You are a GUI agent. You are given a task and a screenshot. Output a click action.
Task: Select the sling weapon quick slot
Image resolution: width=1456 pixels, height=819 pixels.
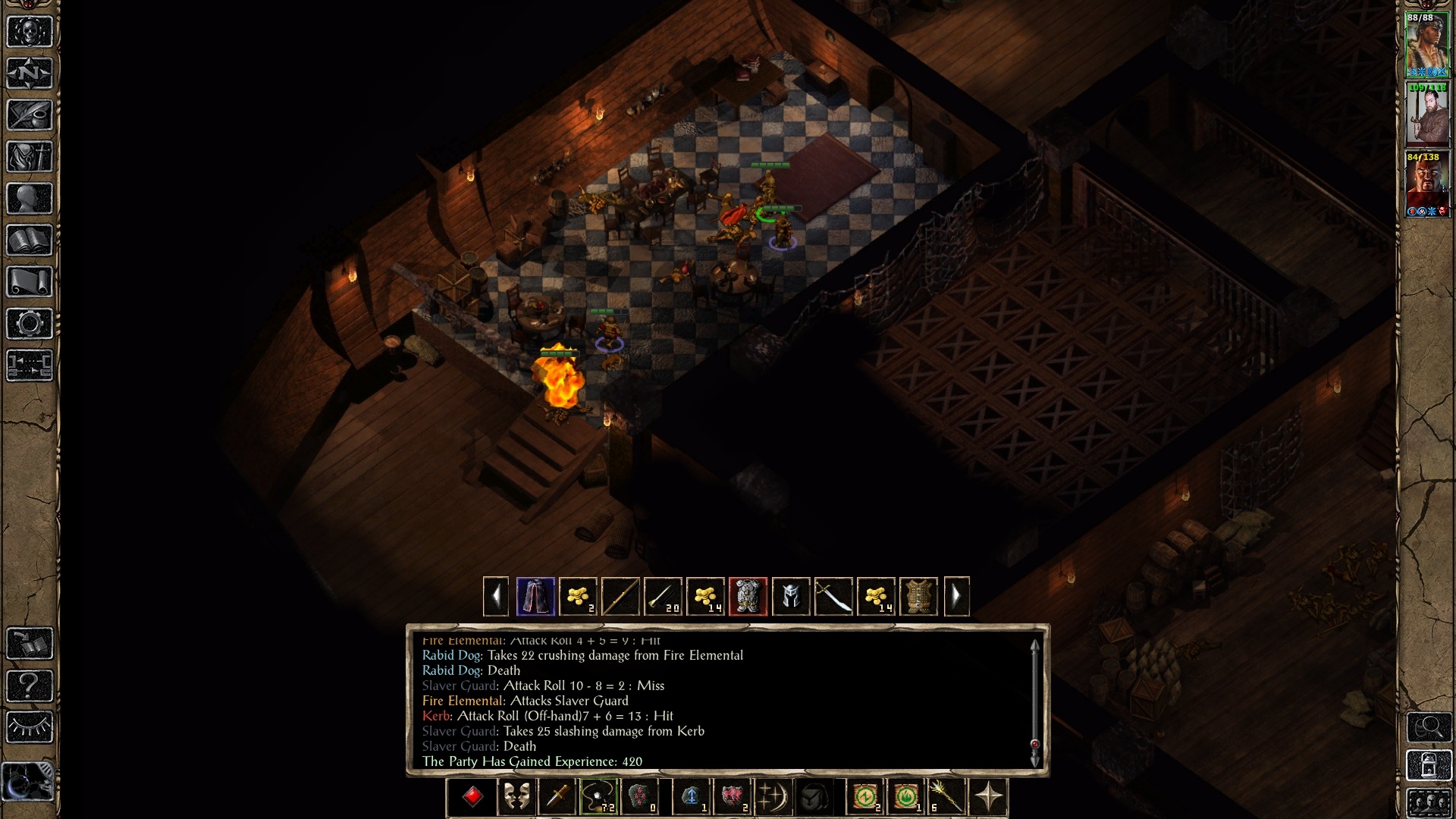coord(598,798)
